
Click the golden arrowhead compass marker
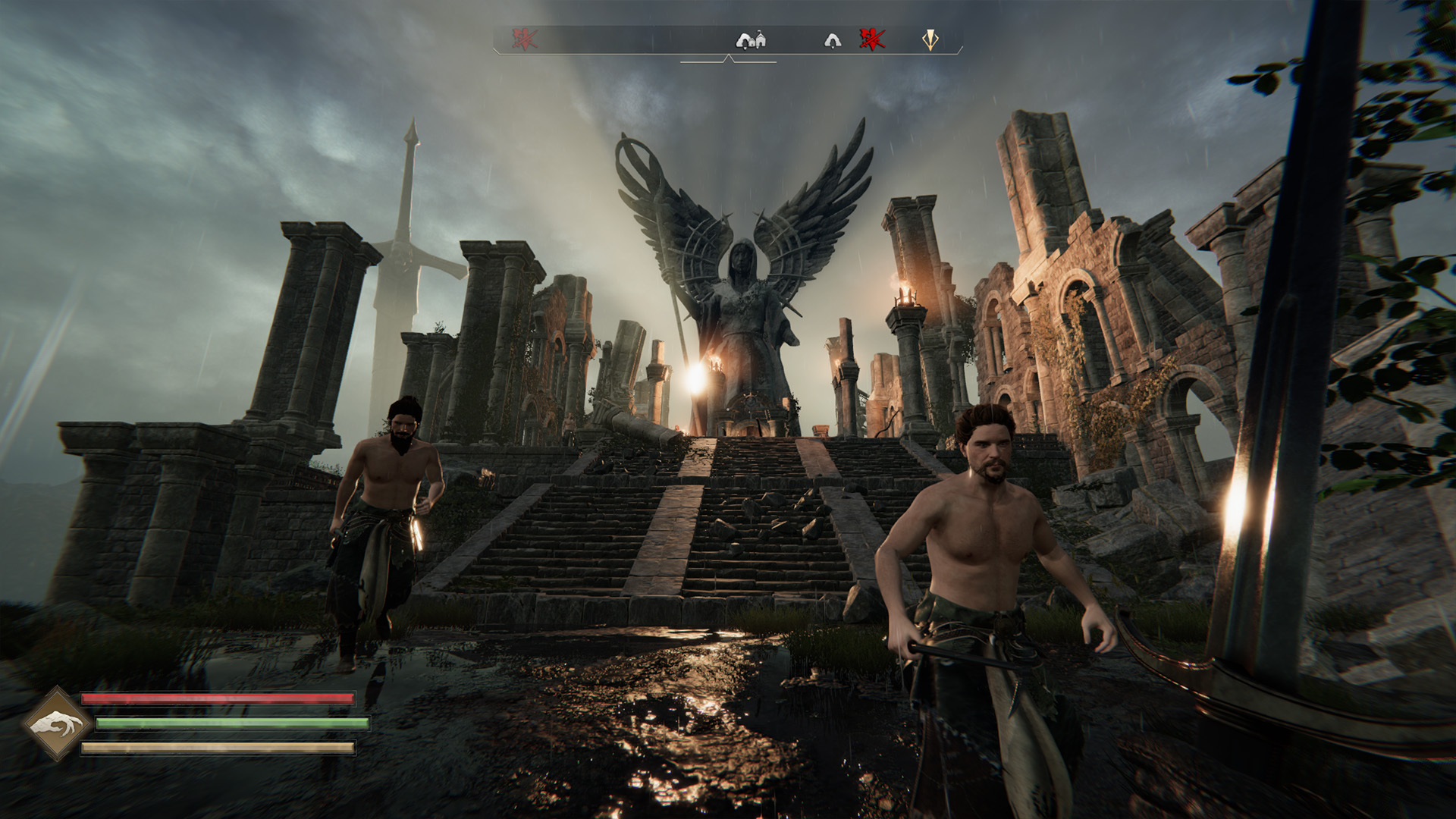930,39
